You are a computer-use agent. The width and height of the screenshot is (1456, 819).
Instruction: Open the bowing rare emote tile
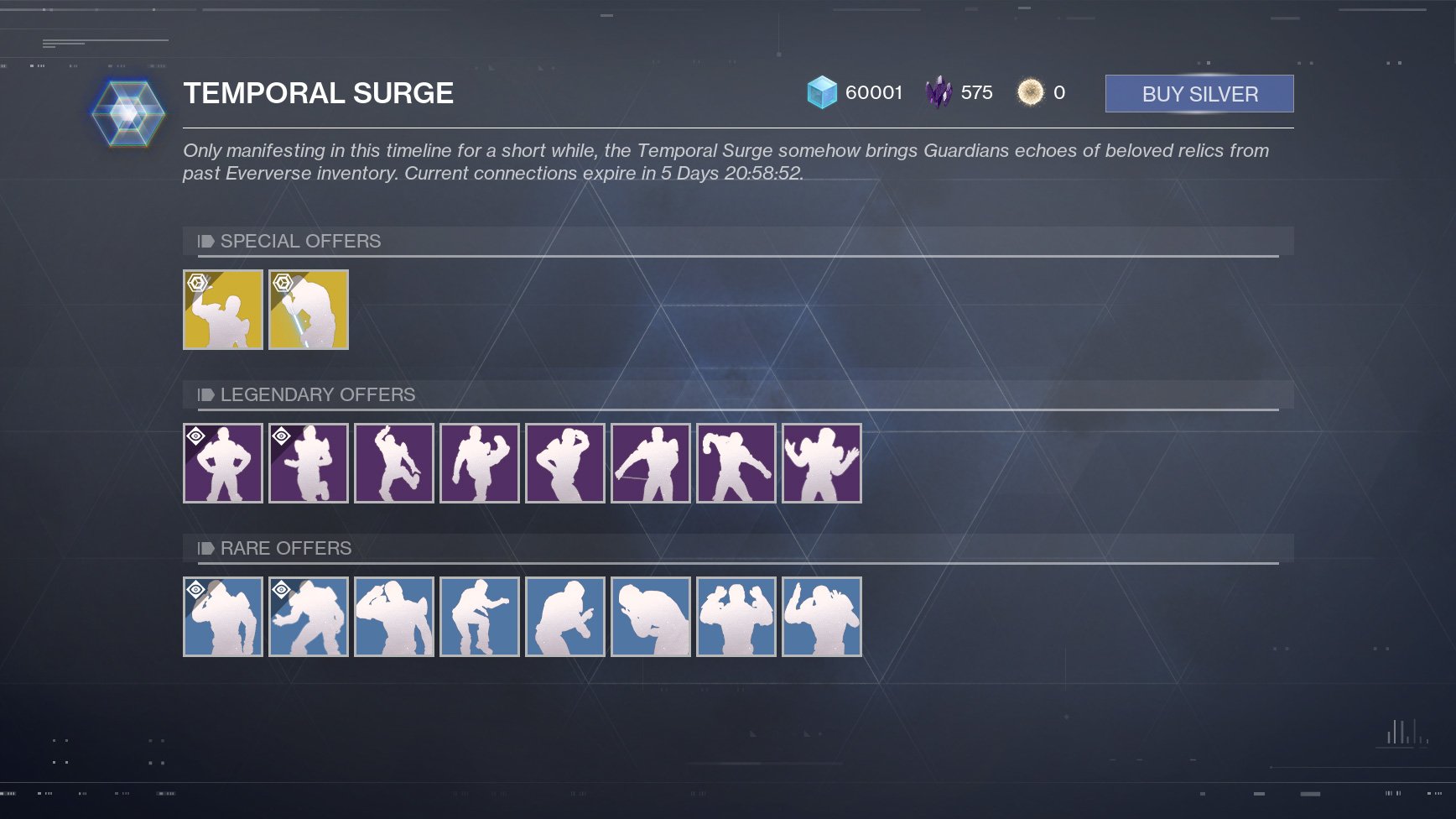click(x=650, y=617)
